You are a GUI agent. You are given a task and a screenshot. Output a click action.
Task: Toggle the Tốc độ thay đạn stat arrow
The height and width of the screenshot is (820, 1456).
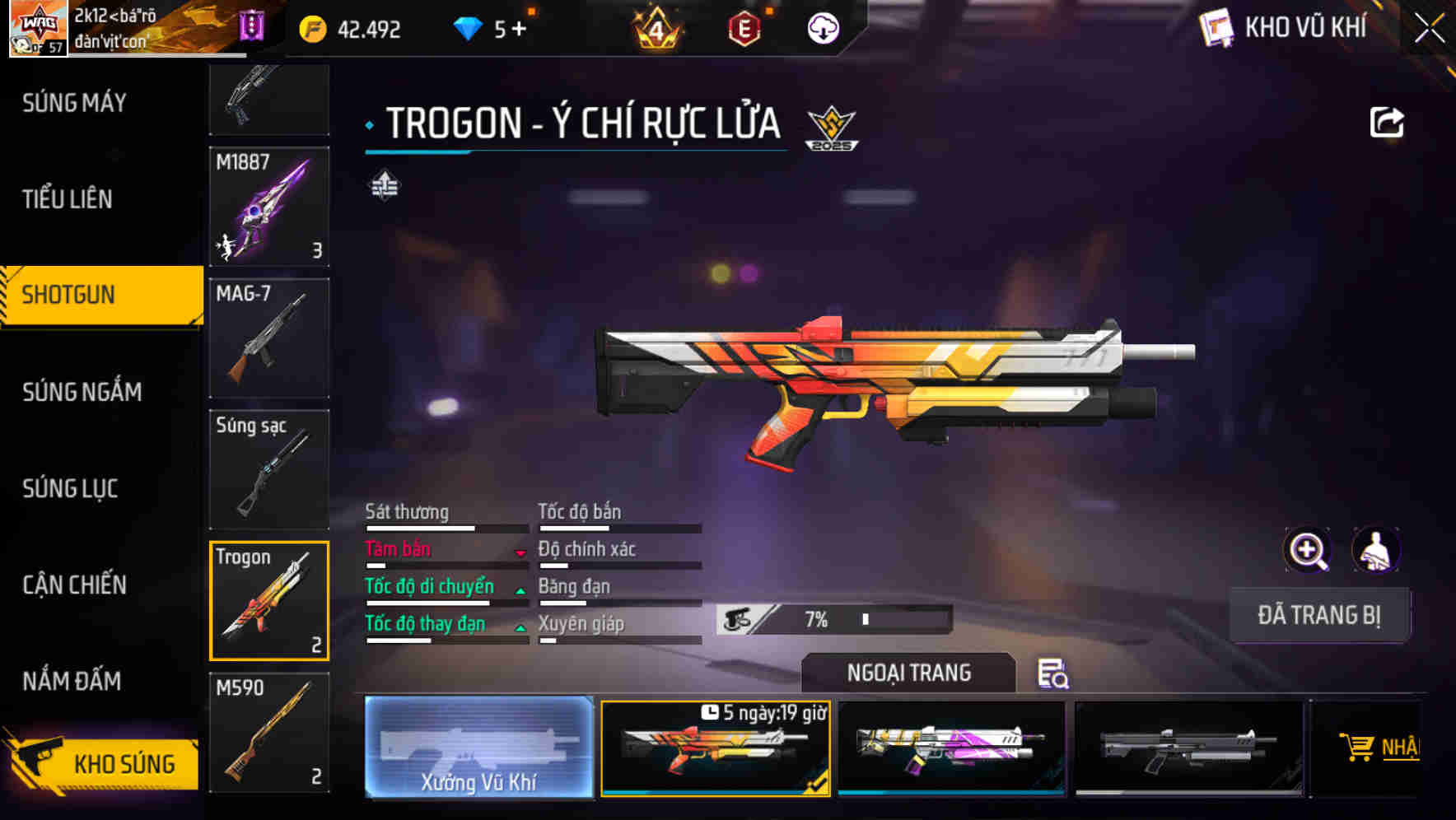pyautogui.click(x=521, y=628)
